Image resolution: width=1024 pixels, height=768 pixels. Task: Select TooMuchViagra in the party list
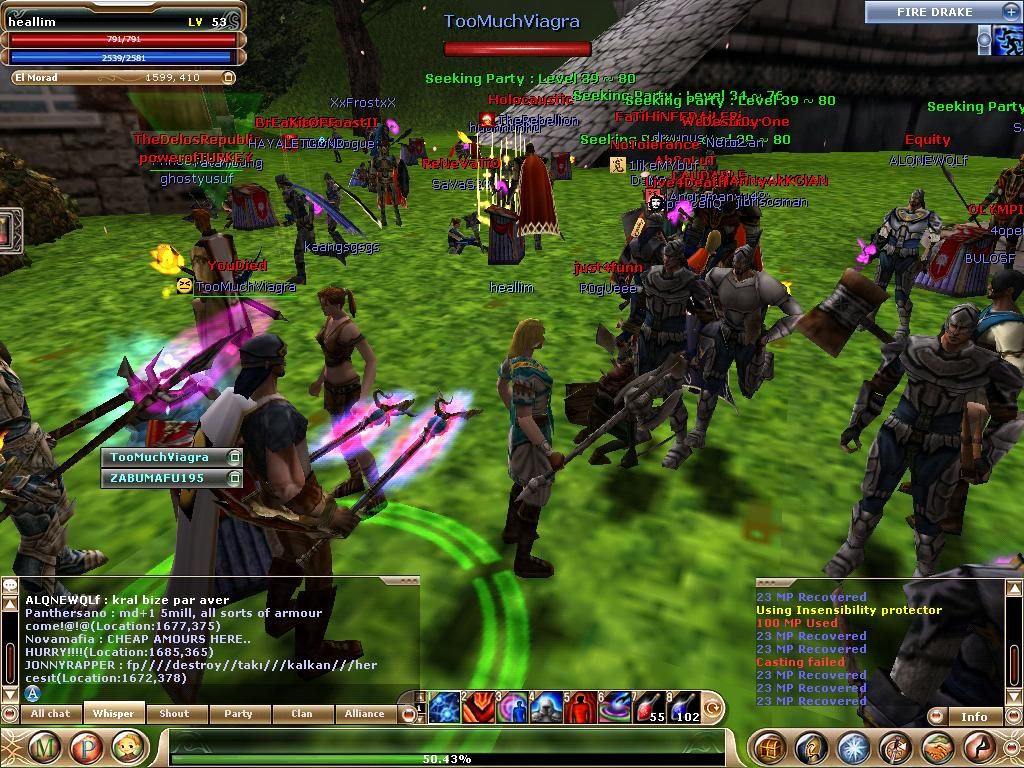tap(160, 457)
